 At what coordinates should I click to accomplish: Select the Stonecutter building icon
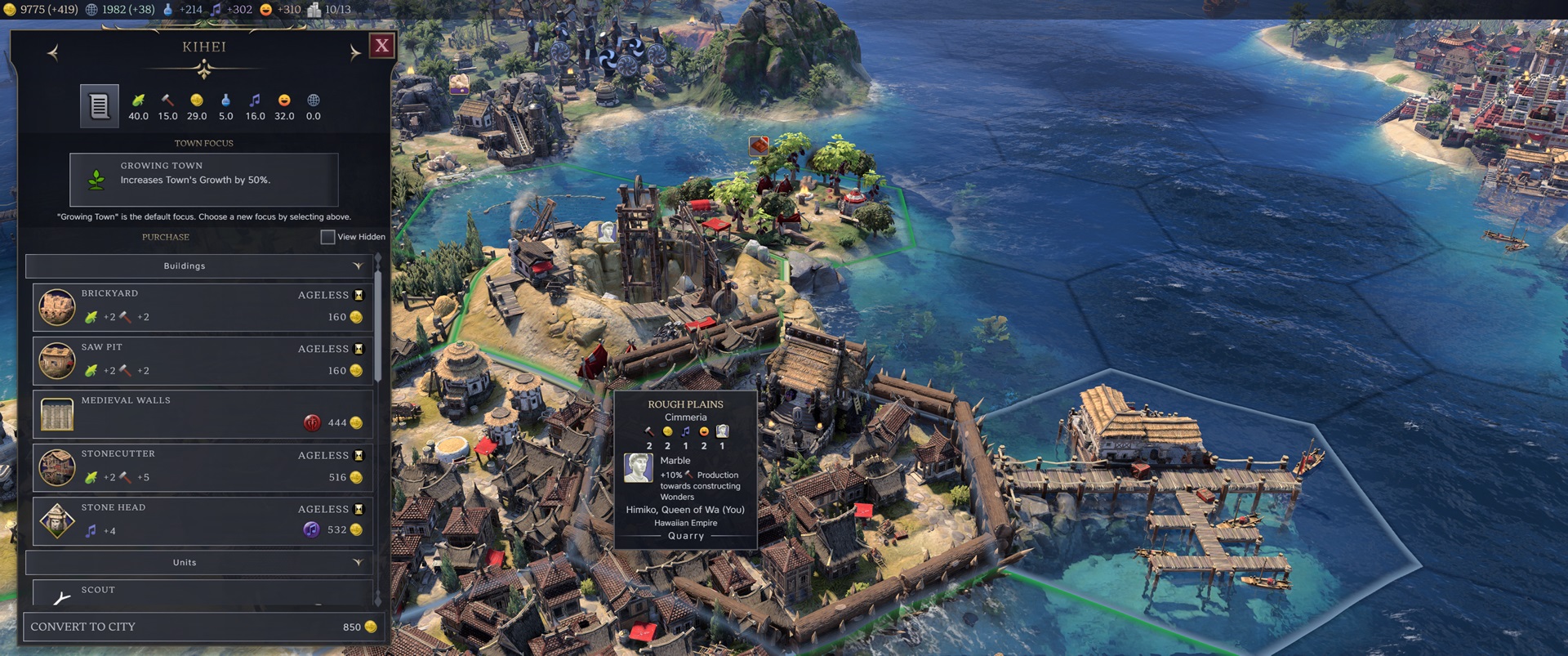pyautogui.click(x=56, y=467)
